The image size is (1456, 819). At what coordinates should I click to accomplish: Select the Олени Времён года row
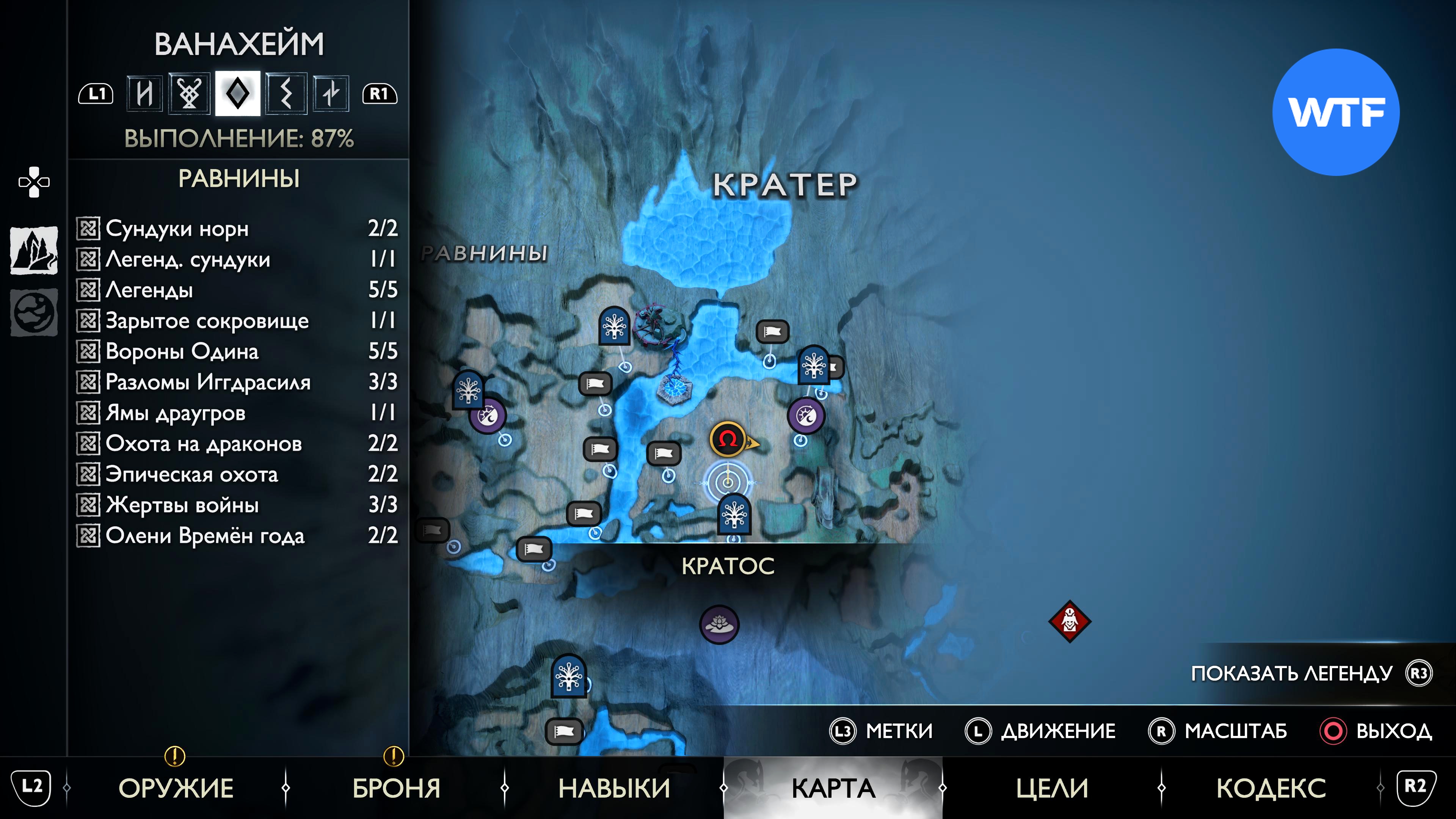tap(237, 535)
